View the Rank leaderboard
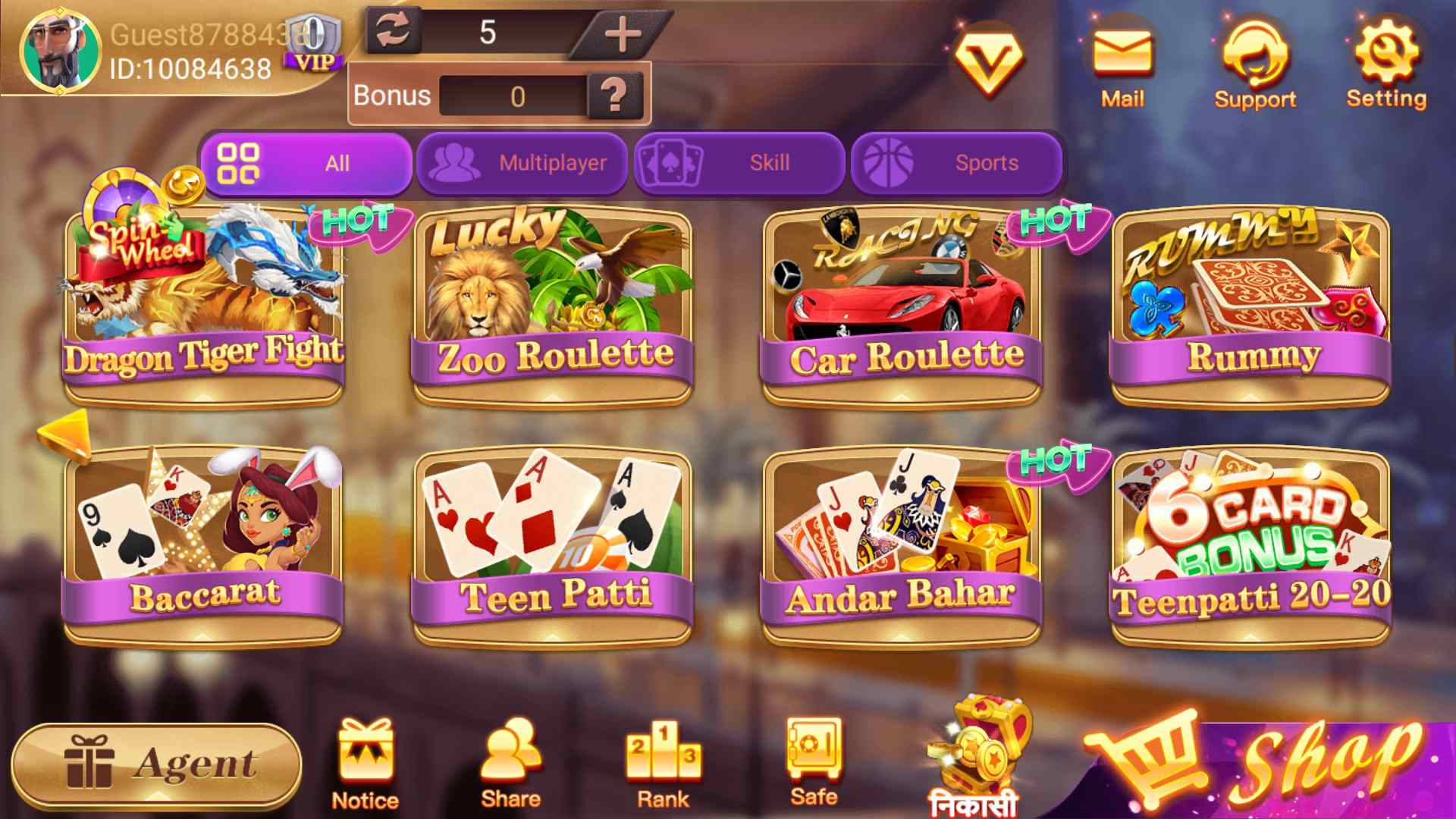1456x819 pixels. [x=663, y=758]
